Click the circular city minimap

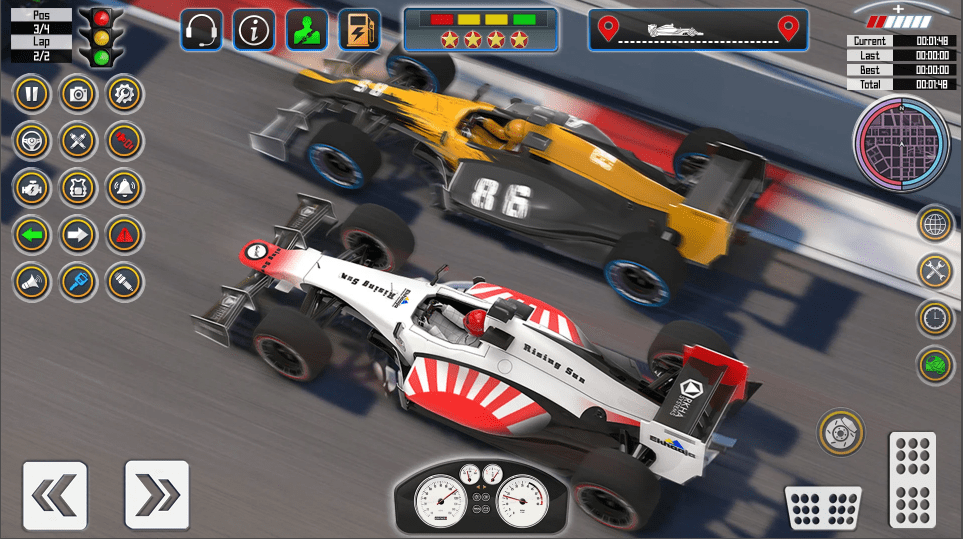900,142
